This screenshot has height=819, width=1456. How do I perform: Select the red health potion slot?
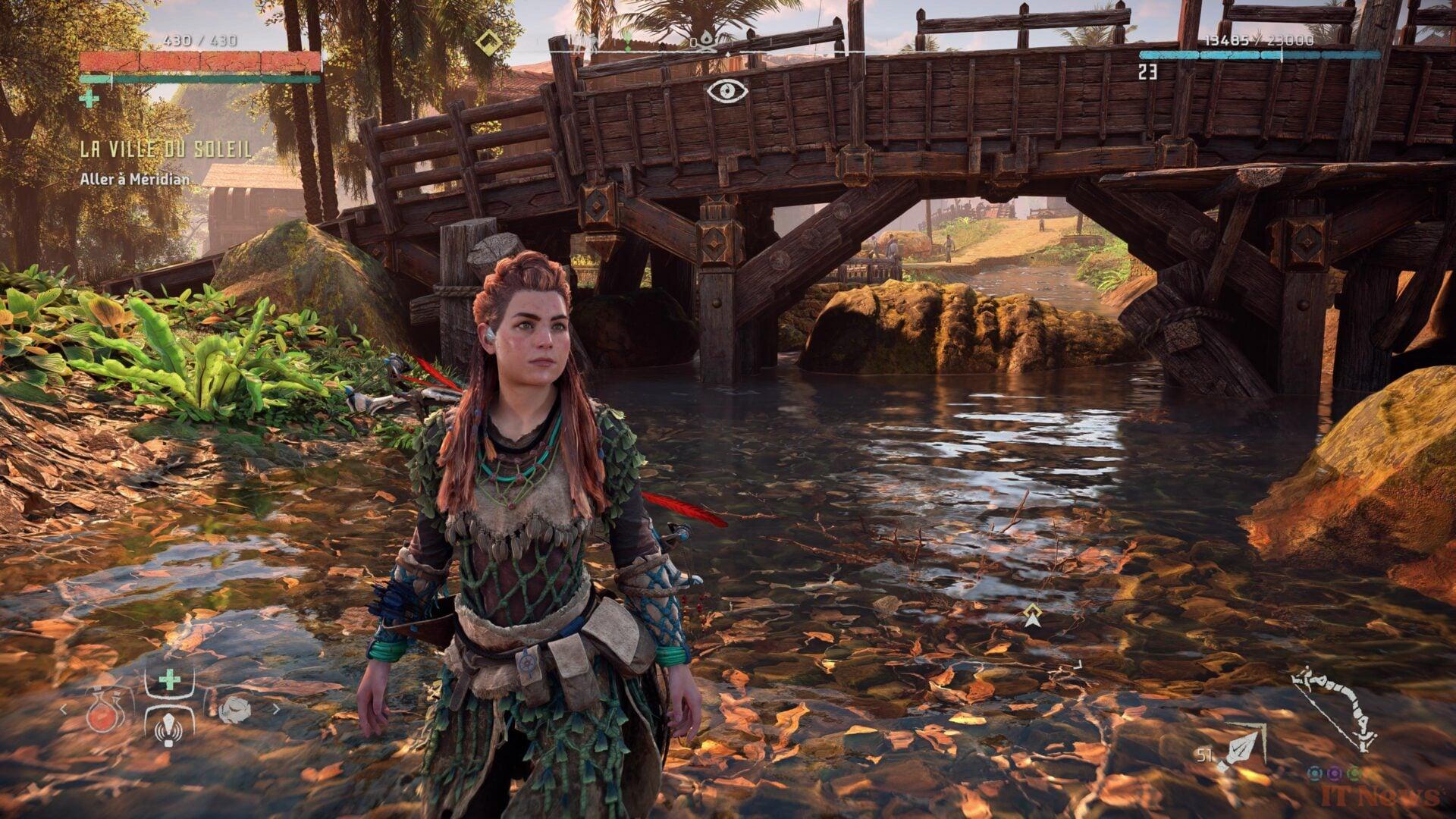point(99,711)
